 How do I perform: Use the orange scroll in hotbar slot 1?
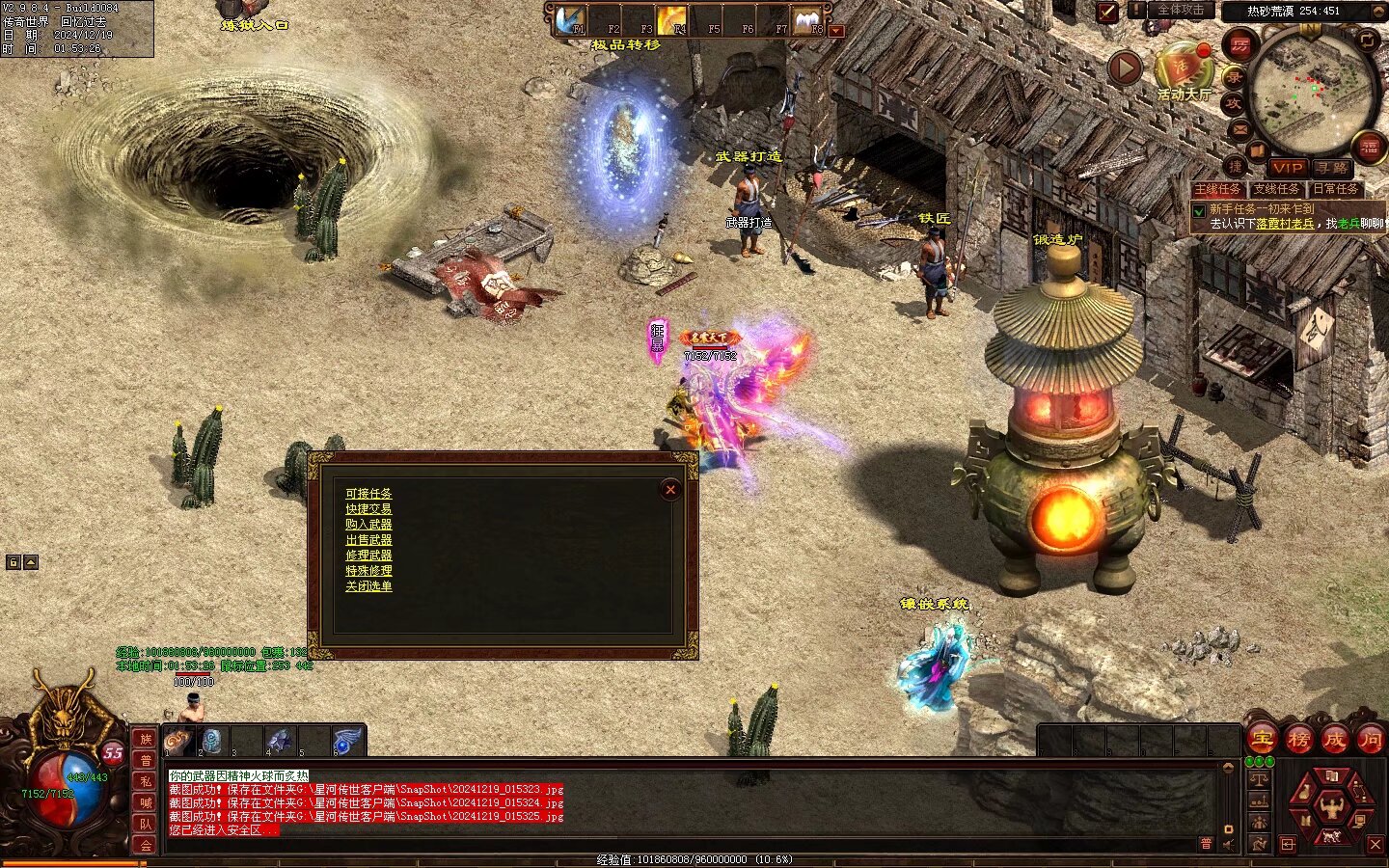(178, 741)
